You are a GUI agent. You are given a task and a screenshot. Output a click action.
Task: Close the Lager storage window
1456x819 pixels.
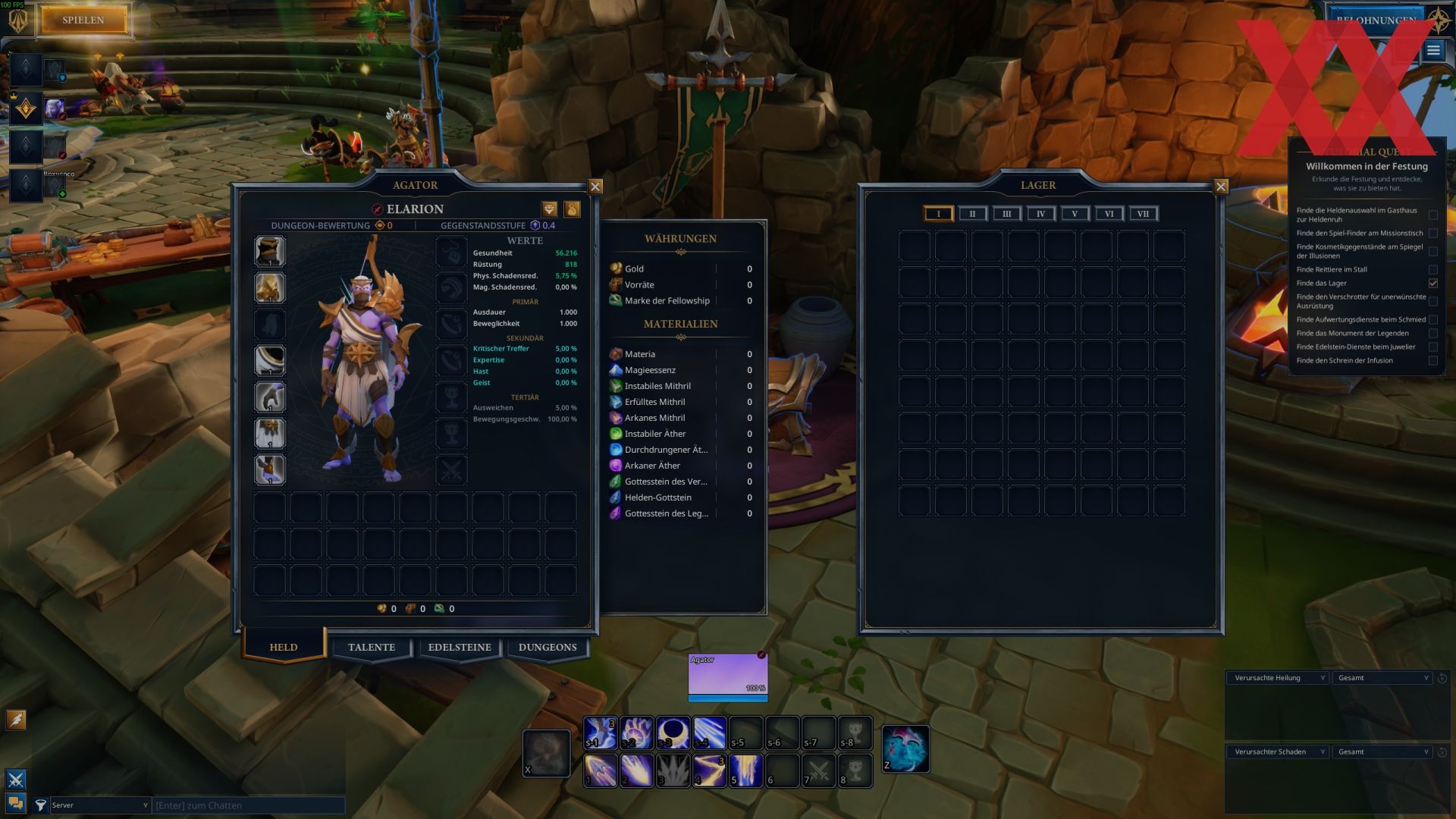1221,187
